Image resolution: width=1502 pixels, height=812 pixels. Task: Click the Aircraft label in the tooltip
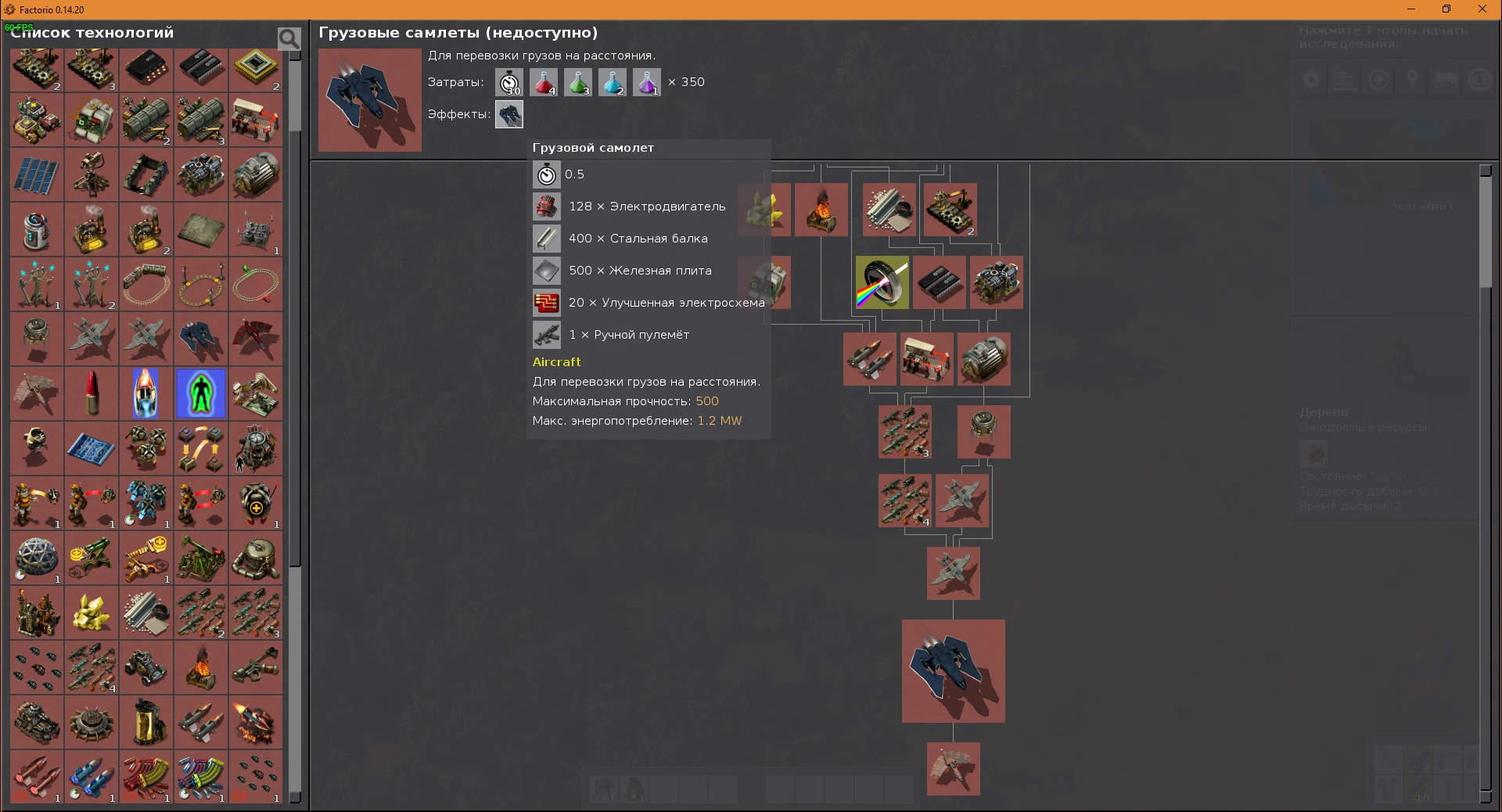(x=556, y=361)
